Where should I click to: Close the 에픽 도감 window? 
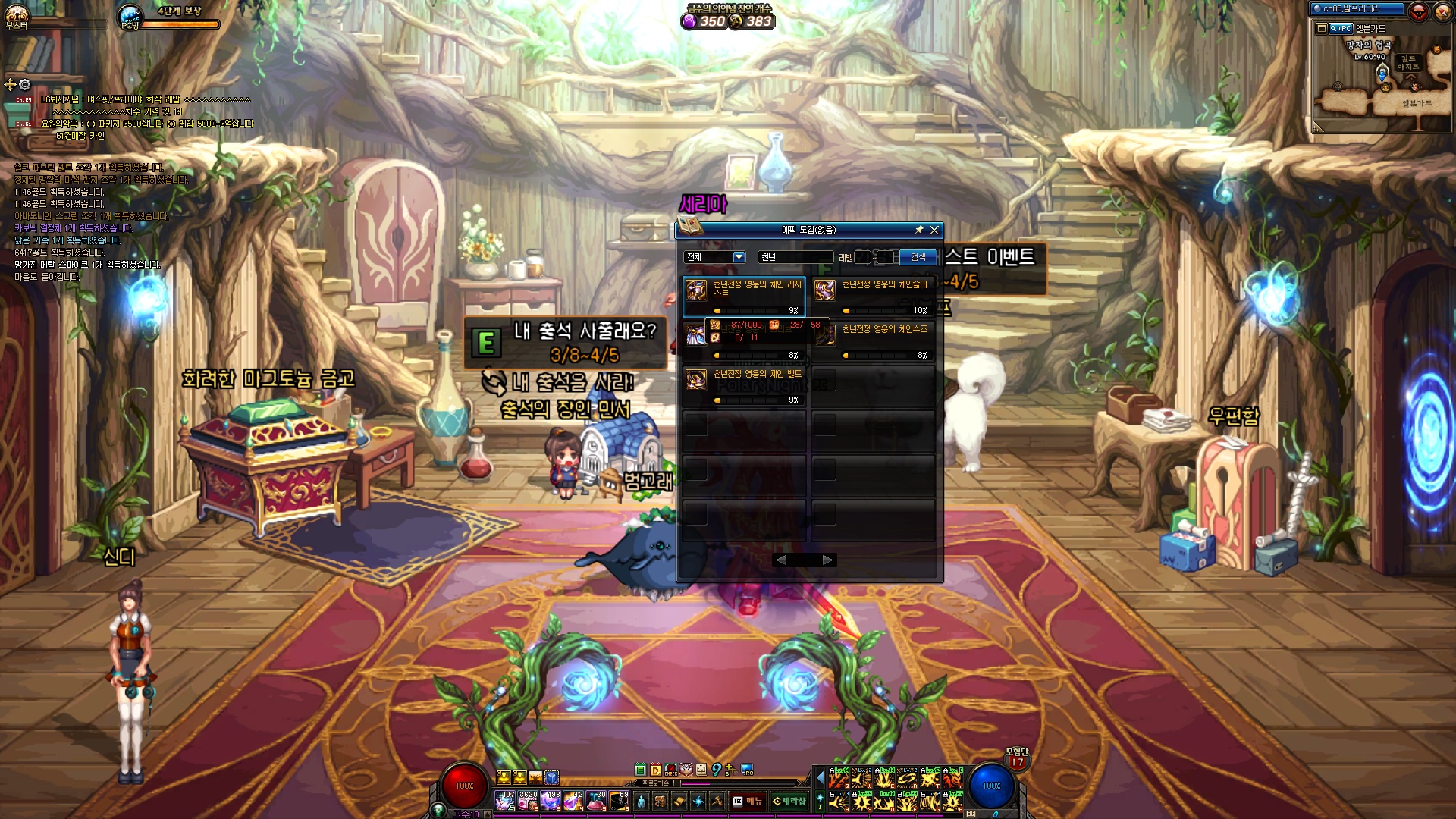(x=934, y=230)
